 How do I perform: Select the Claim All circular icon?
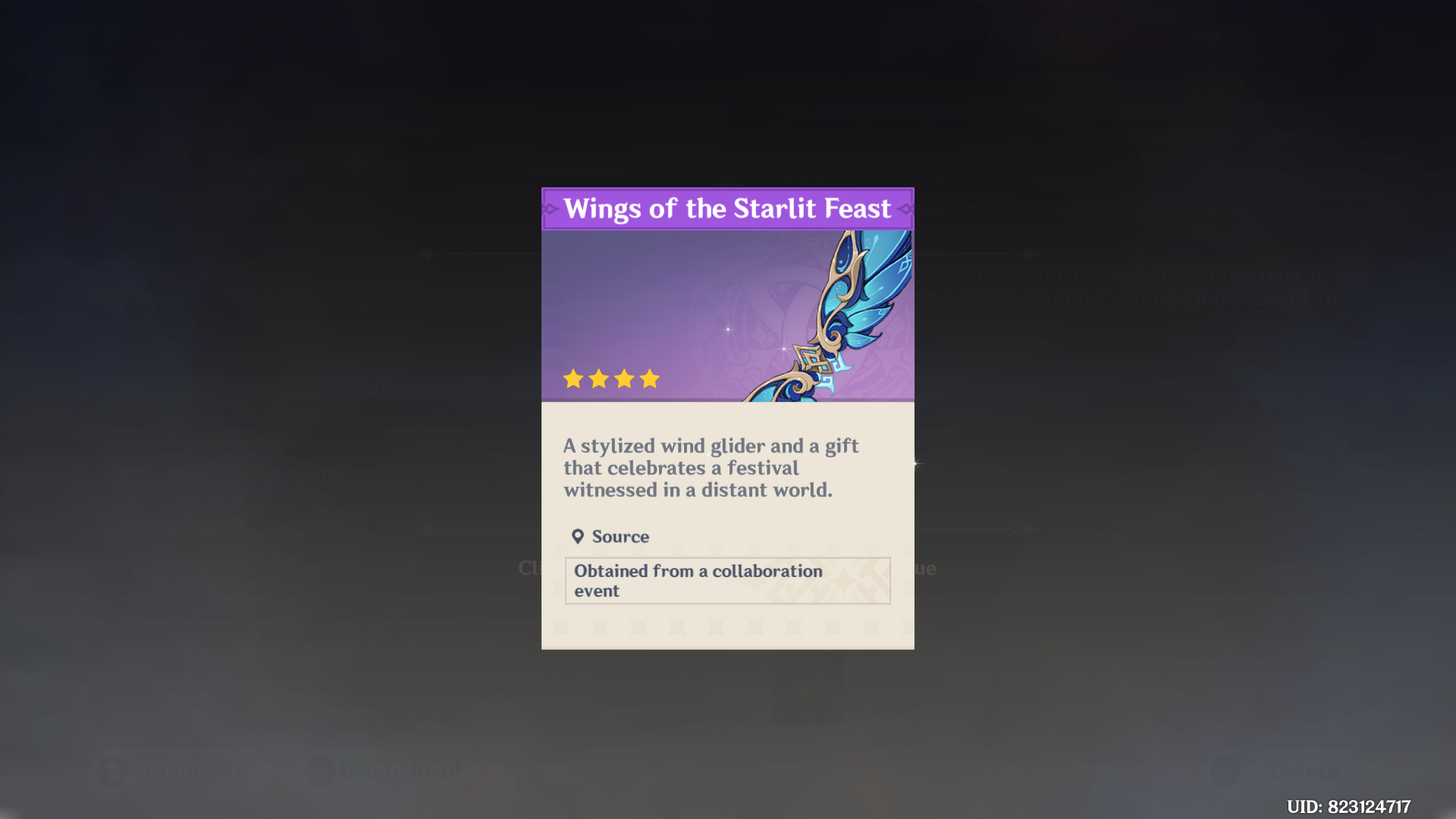[114, 770]
